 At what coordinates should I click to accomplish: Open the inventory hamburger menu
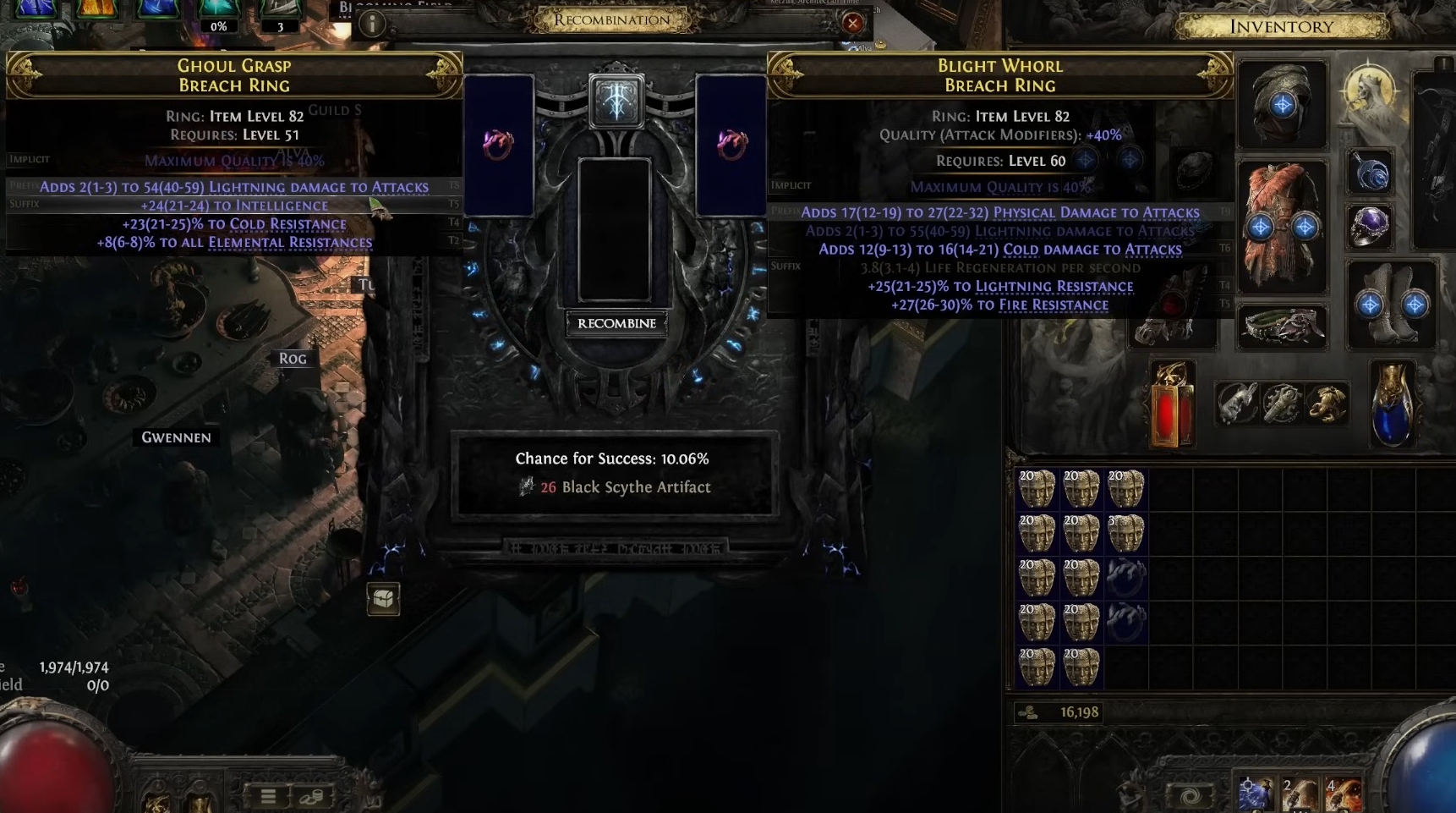tap(266, 797)
